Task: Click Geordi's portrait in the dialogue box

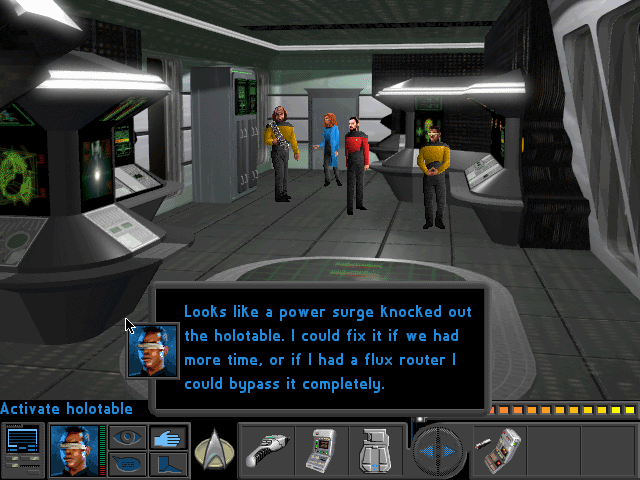Action: point(154,350)
